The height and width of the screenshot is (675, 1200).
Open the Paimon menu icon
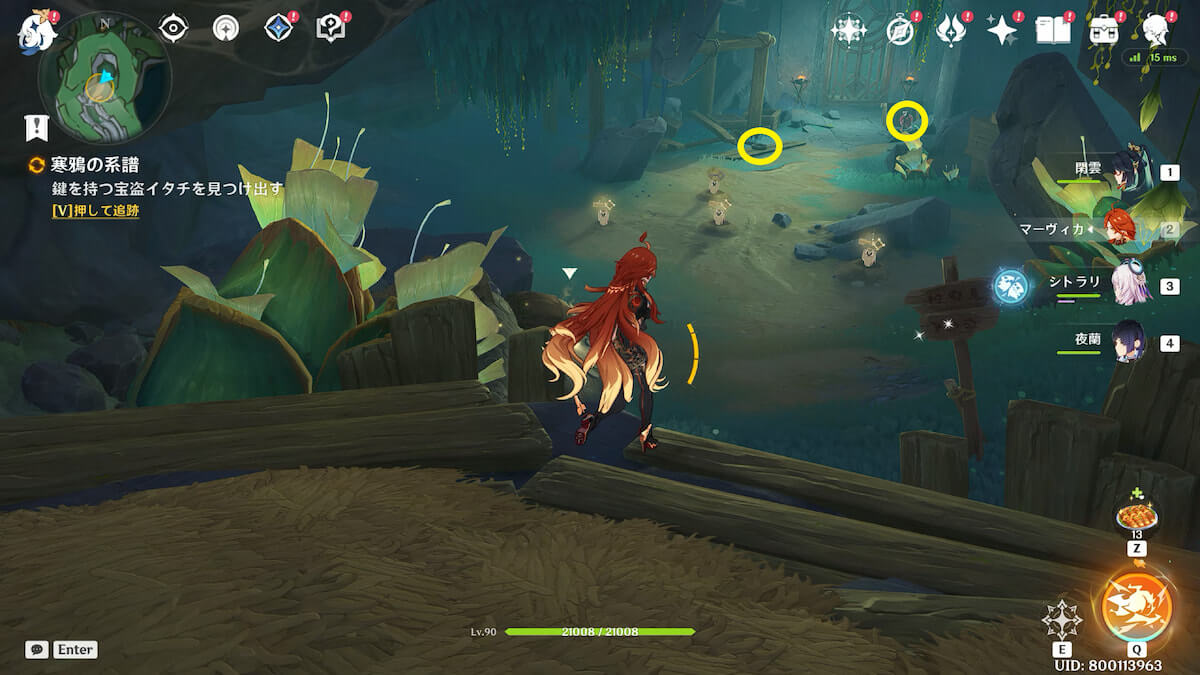pyautogui.click(x=36, y=31)
